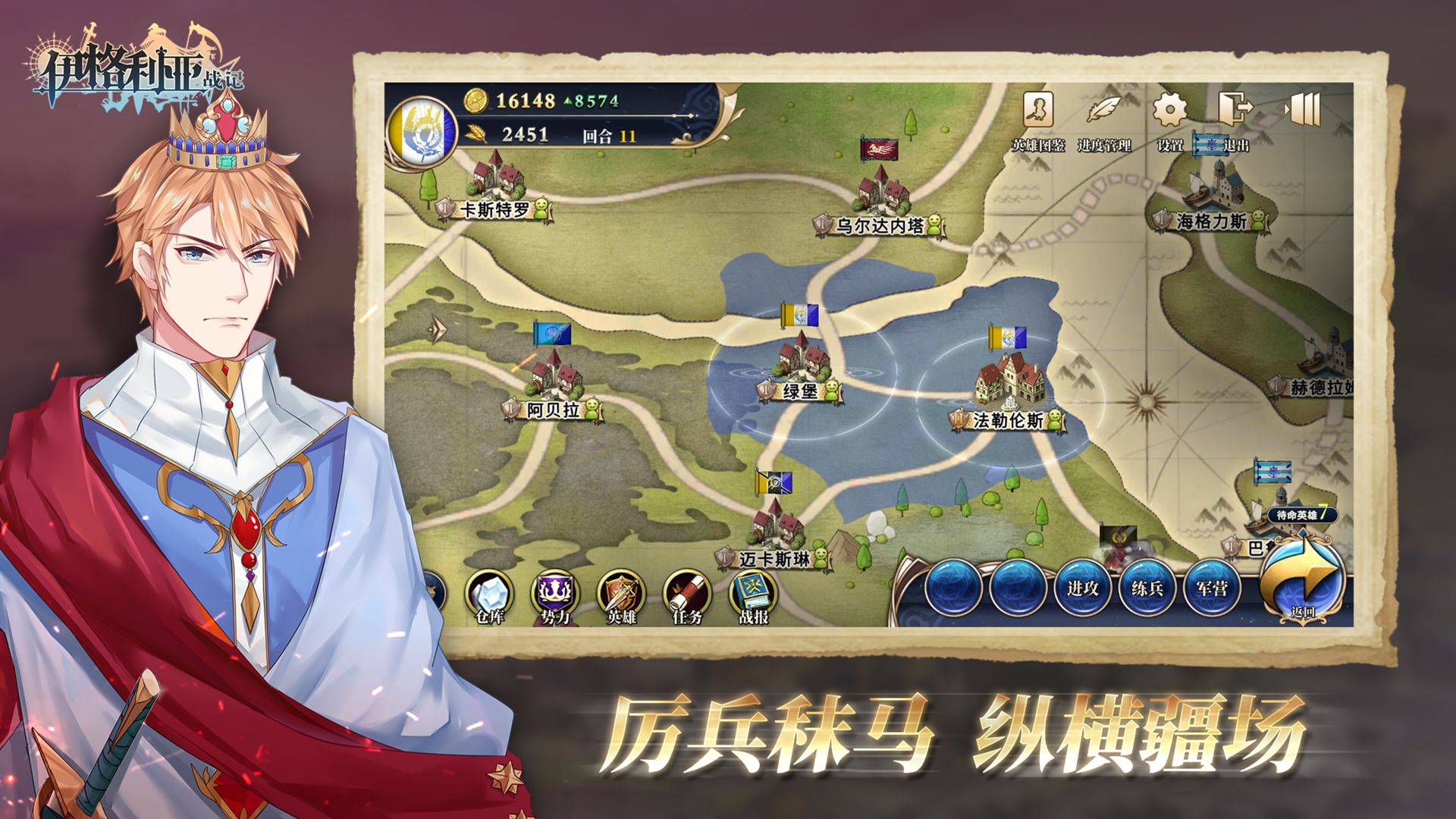The width and height of the screenshot is (1456, 819).
Task: Expand the 待命英雄 standby heroes list
Action: [x=1301, y=515]
